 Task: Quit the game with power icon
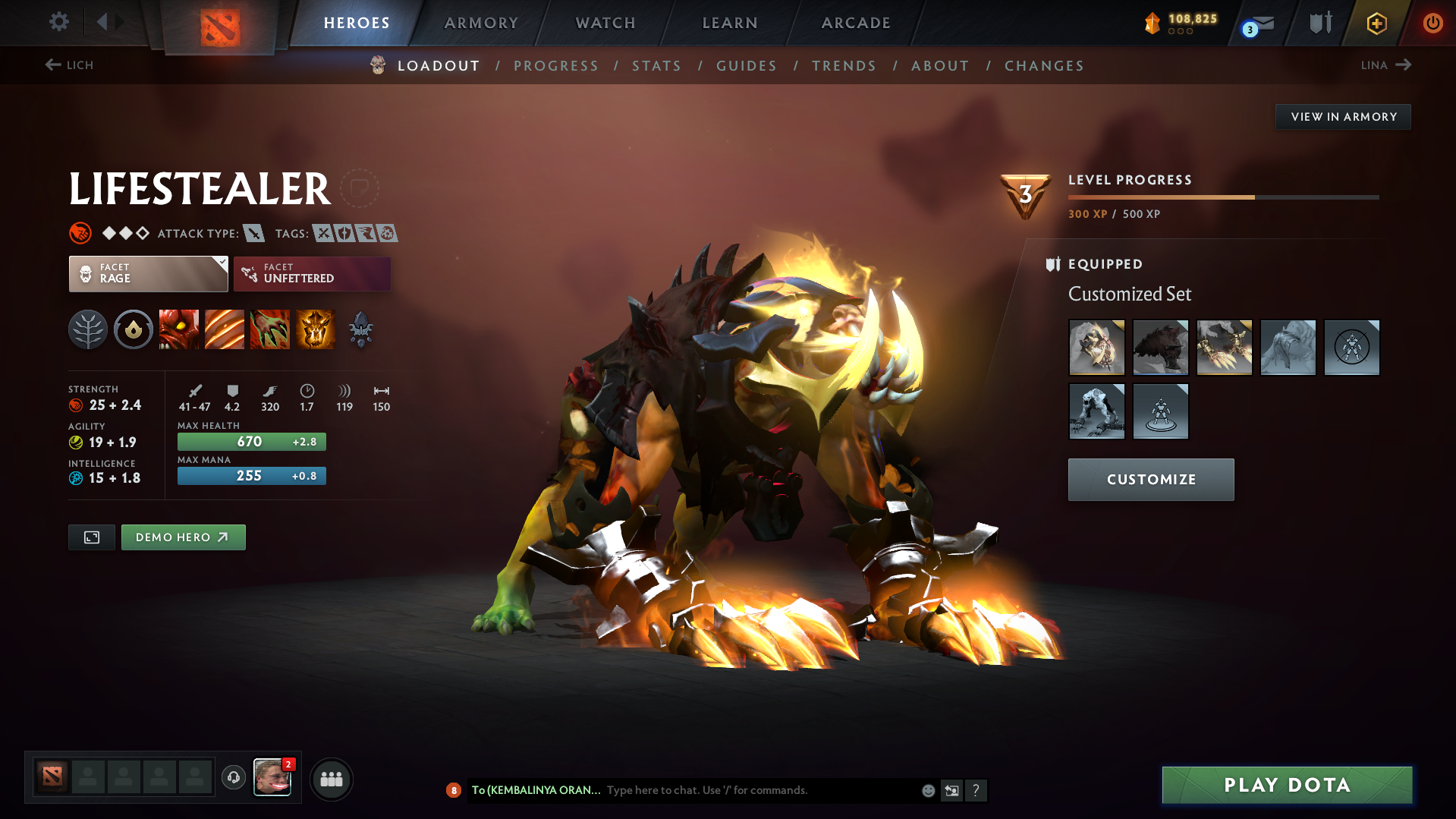[x=1432, y=23]
